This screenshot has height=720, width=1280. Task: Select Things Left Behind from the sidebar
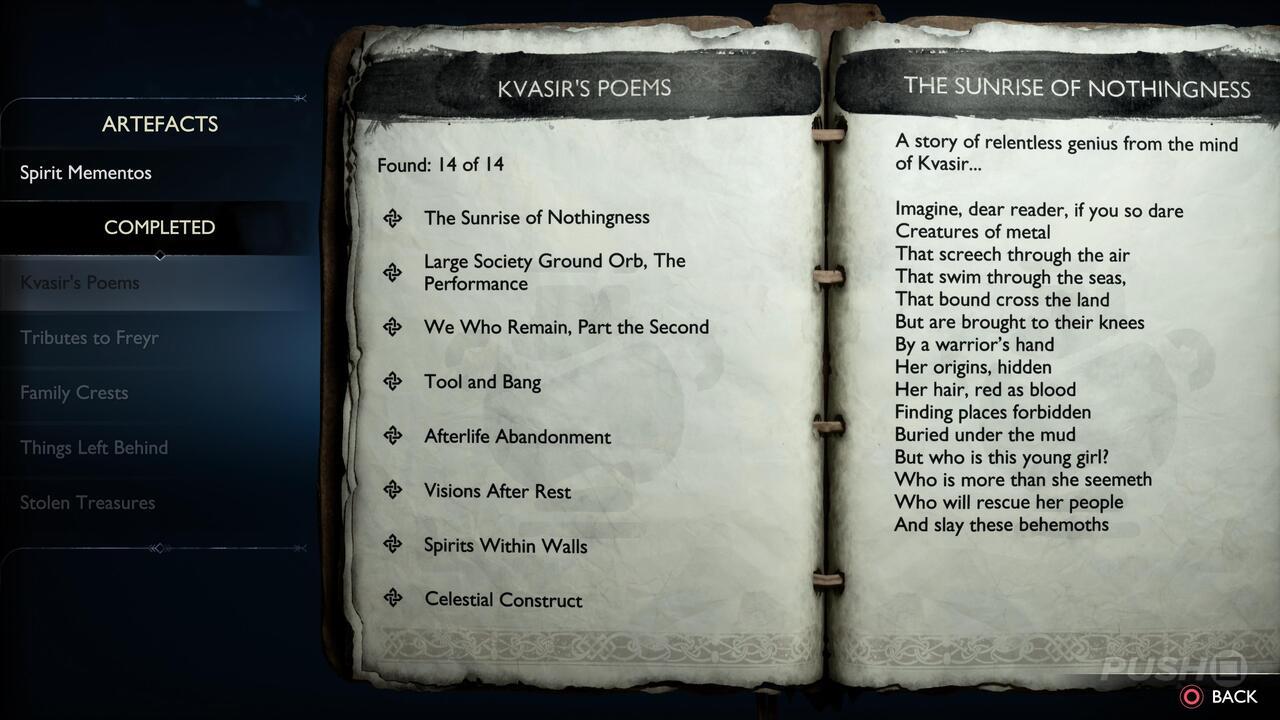(93, 447)
